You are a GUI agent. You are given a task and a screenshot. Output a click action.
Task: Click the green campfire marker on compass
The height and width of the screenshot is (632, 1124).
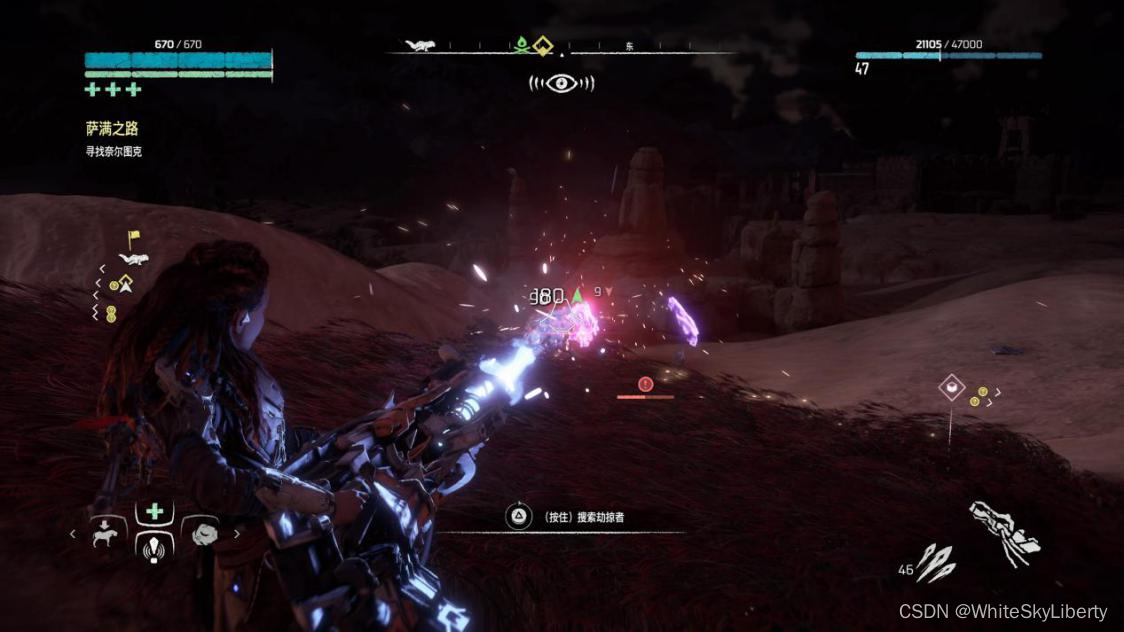click(521, 45)
